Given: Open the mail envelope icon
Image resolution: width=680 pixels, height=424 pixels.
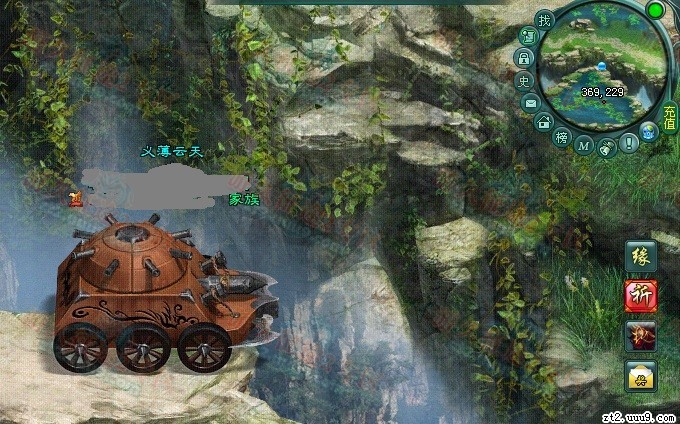Looking at the screenshot, I should point(530,102).
